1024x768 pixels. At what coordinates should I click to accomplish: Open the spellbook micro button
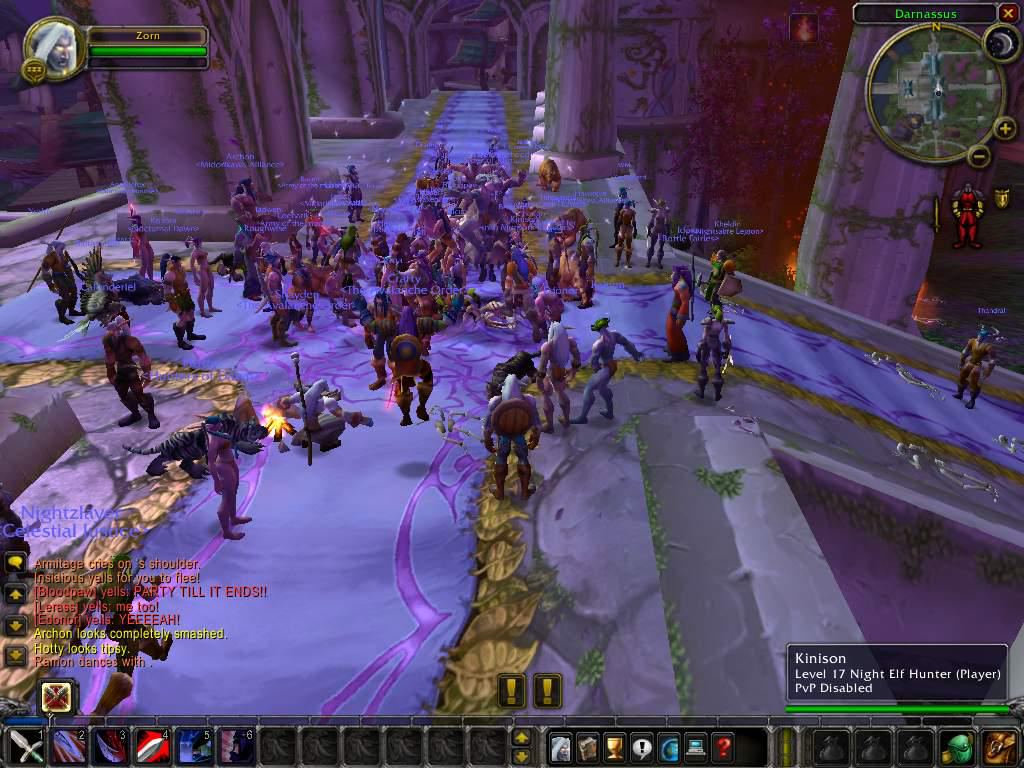589,746
